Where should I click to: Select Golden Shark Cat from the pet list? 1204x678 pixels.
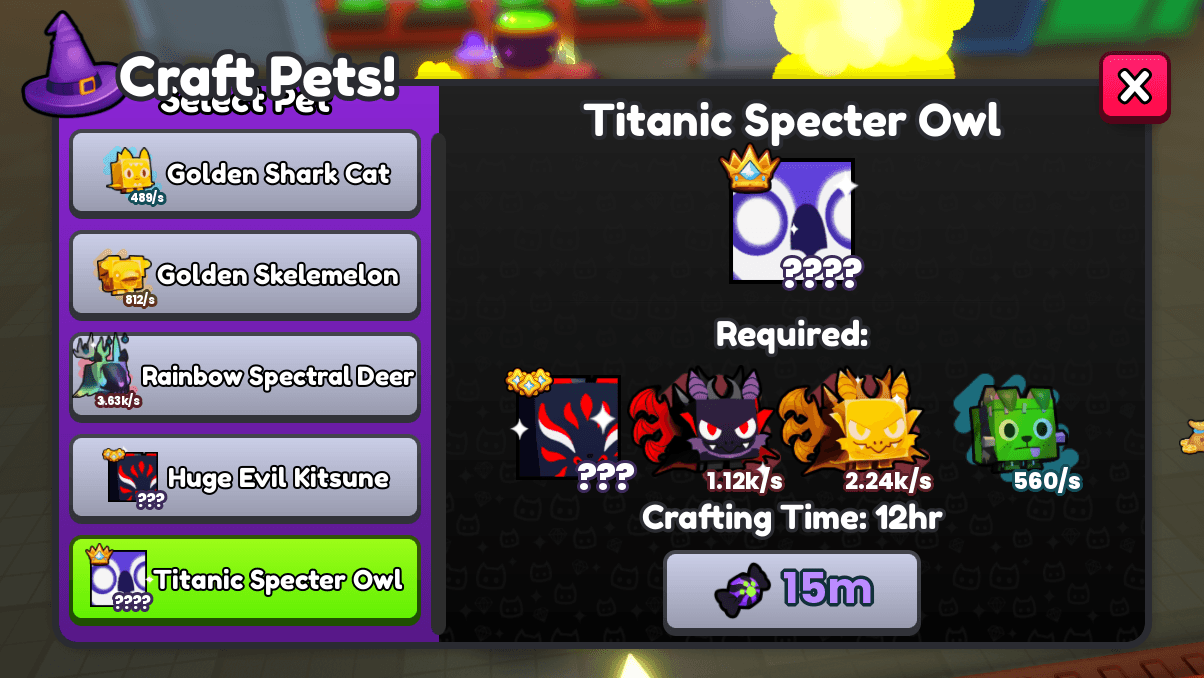[245, 173]
